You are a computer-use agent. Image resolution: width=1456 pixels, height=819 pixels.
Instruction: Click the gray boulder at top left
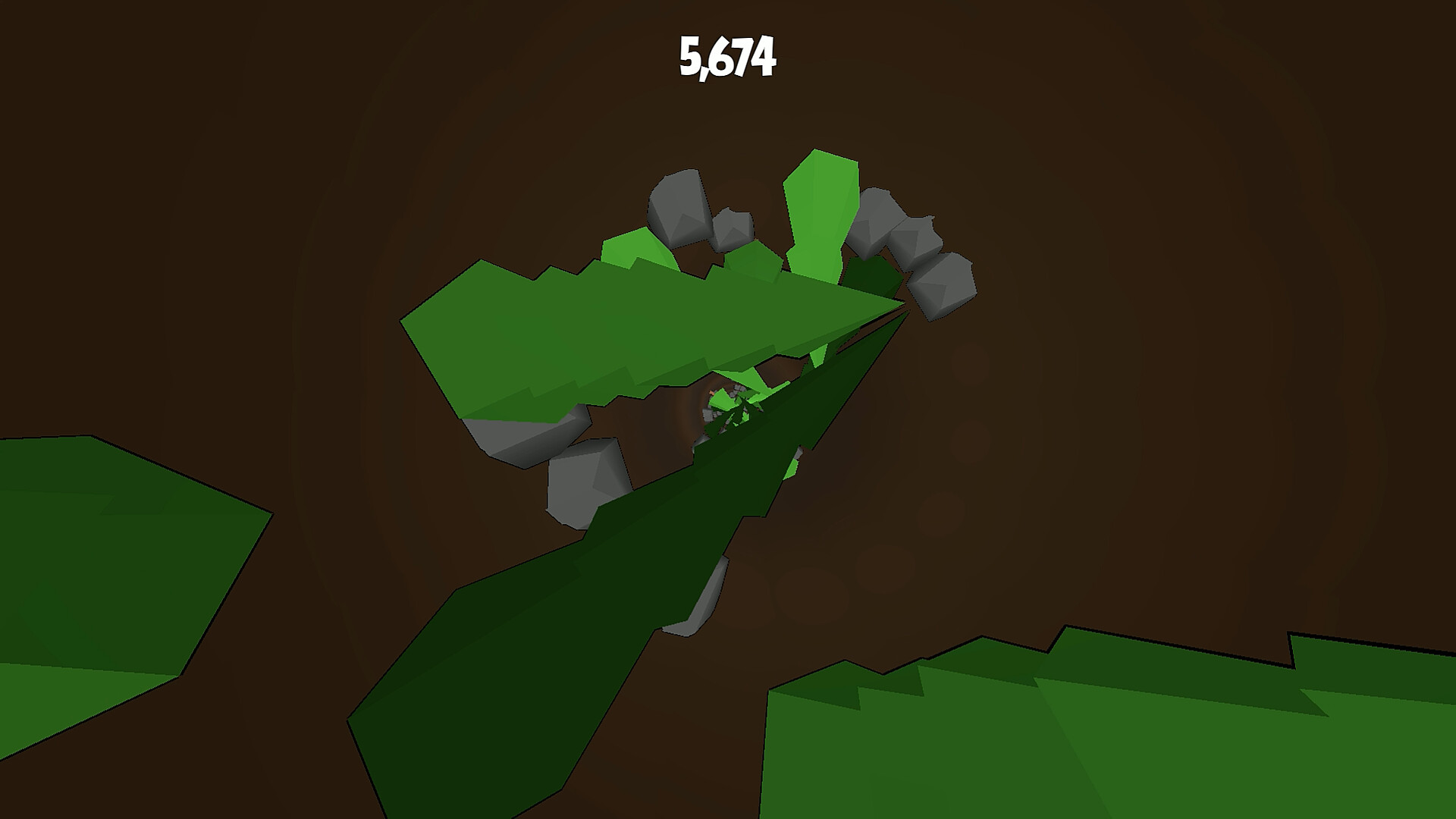(x=679, y=209)
